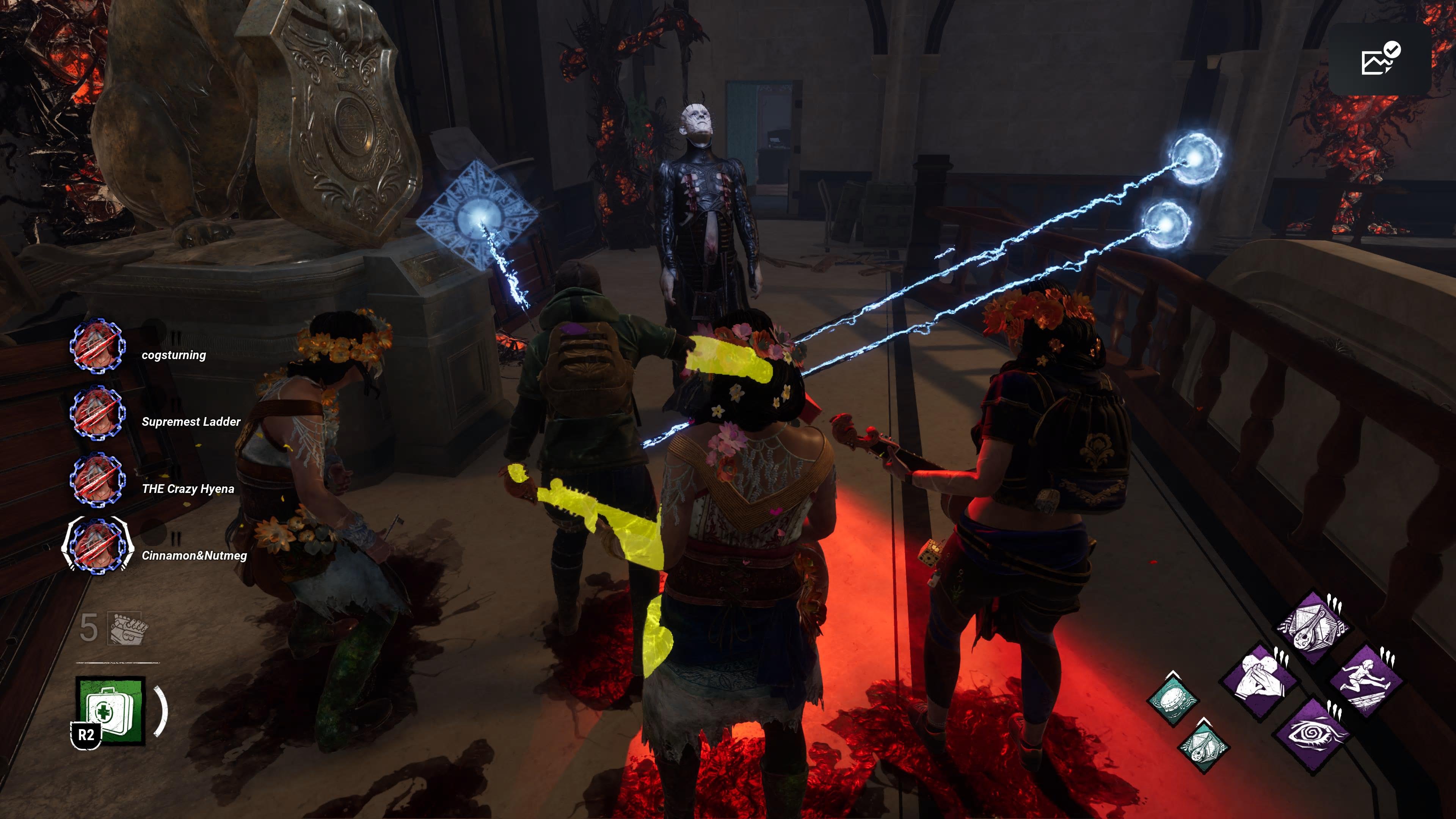Use the green med-kit item
The height and width of the screenshot is (819, 1456).
(x=111, y=711)
